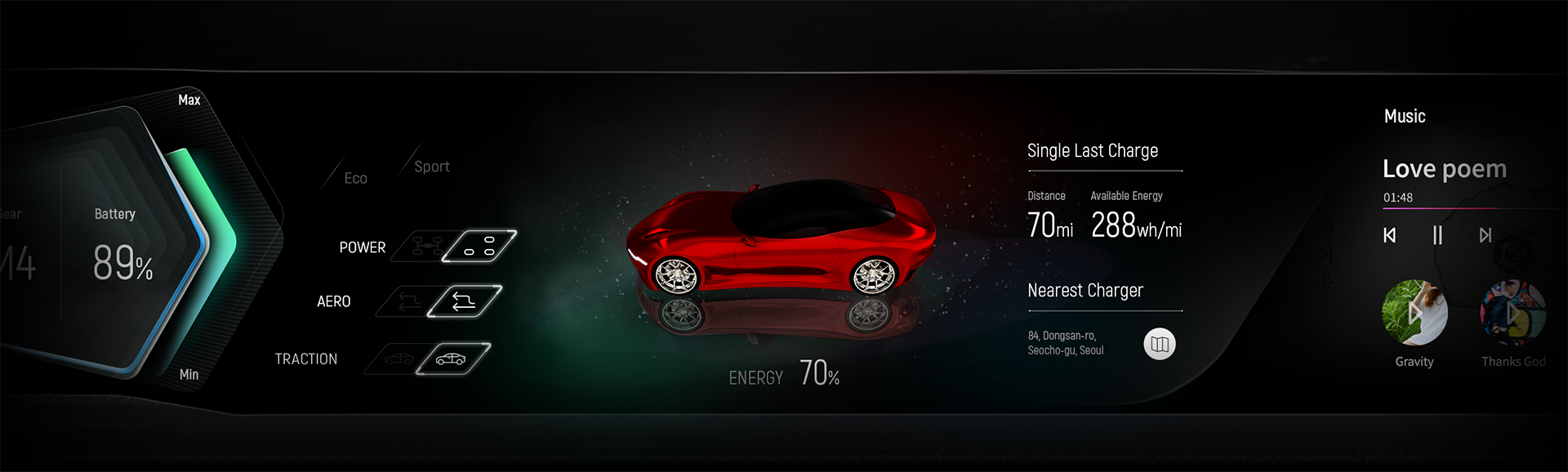The width and height of the screenshot is (1568, 472).
Task: Open map to the nearest charger
Action: click(1159, 344)
